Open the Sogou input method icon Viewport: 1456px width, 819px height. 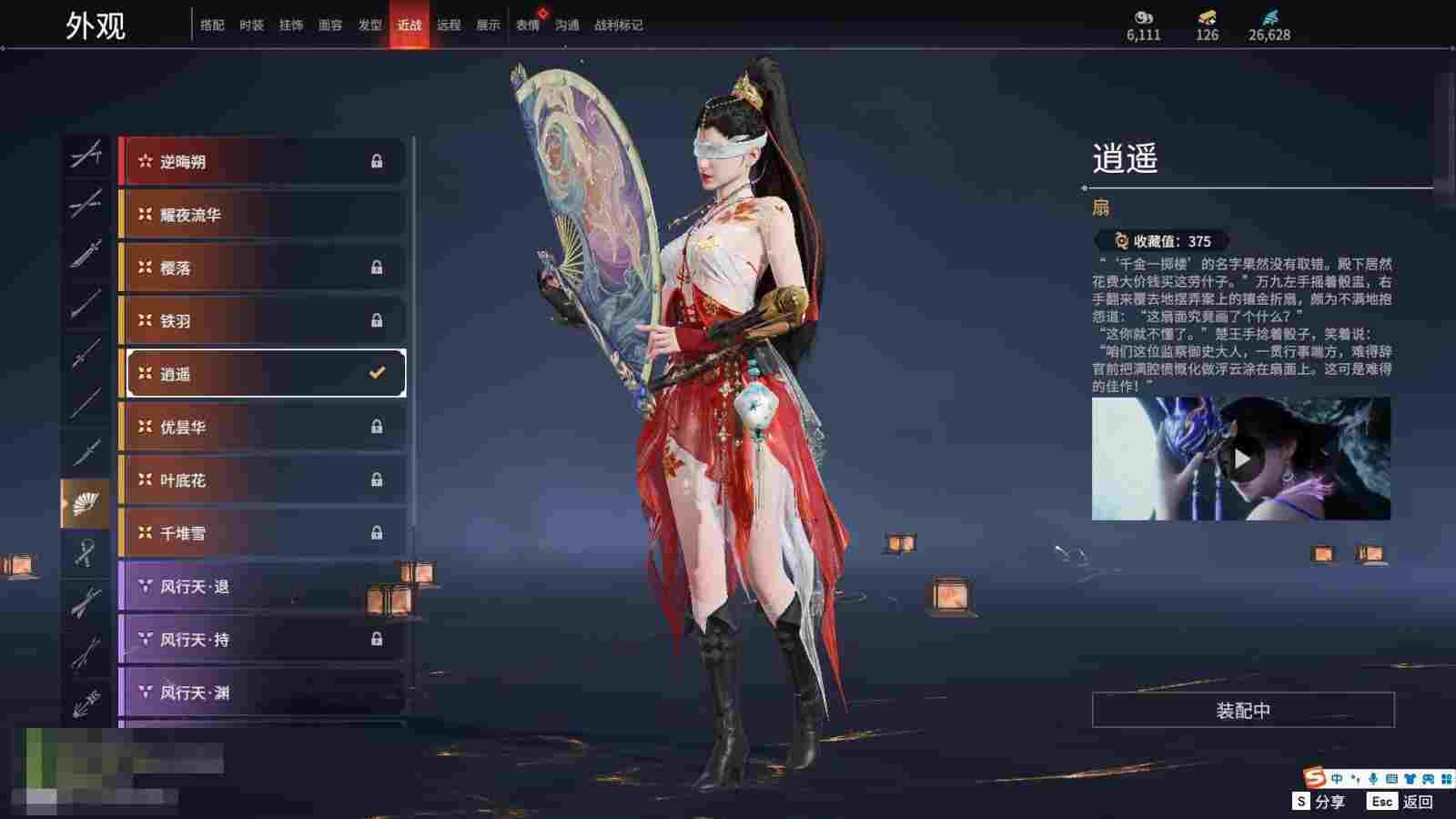pyautogui.click(x=1314, y=778)
